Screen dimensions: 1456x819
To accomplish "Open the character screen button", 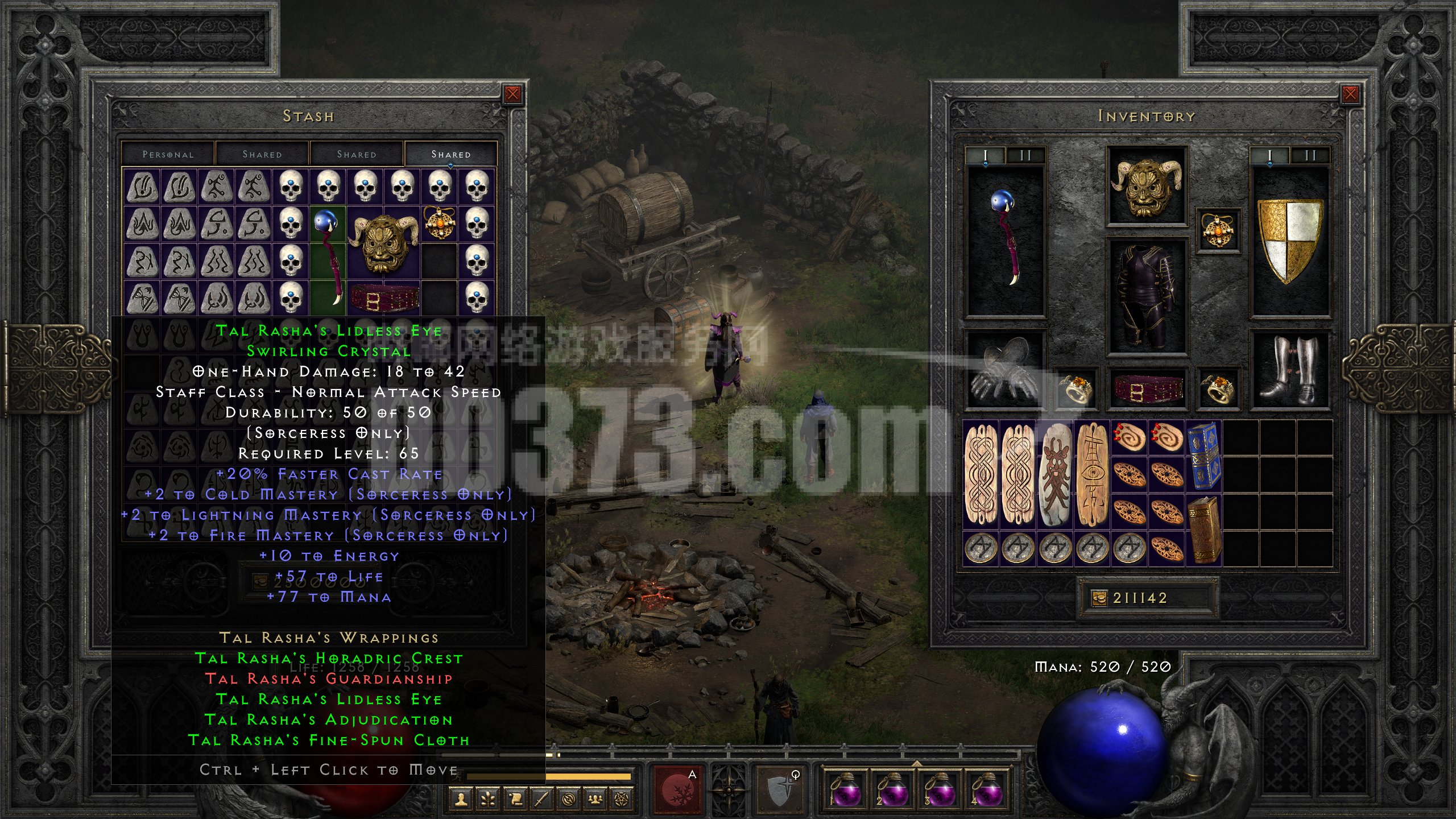I will click(461, 800).
